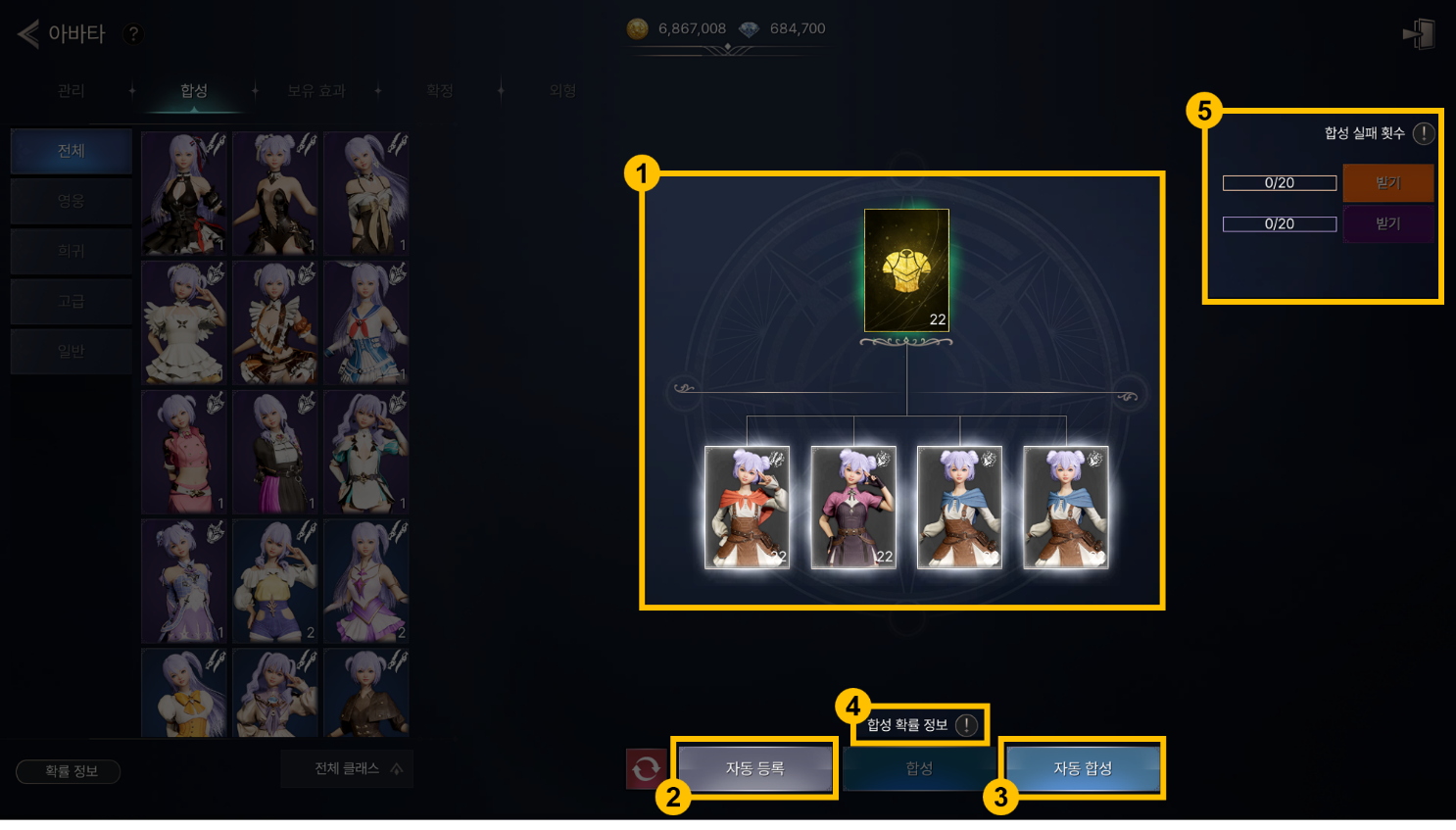
Task: Filter avatars by 전체 category
Action: (72, 151)
